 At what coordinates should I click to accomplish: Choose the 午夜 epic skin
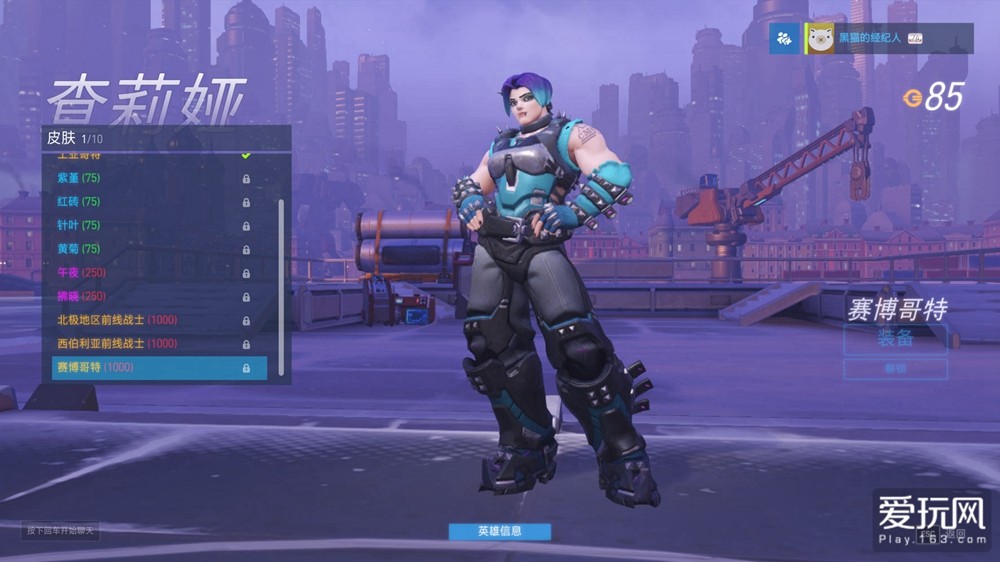[150, 273]
